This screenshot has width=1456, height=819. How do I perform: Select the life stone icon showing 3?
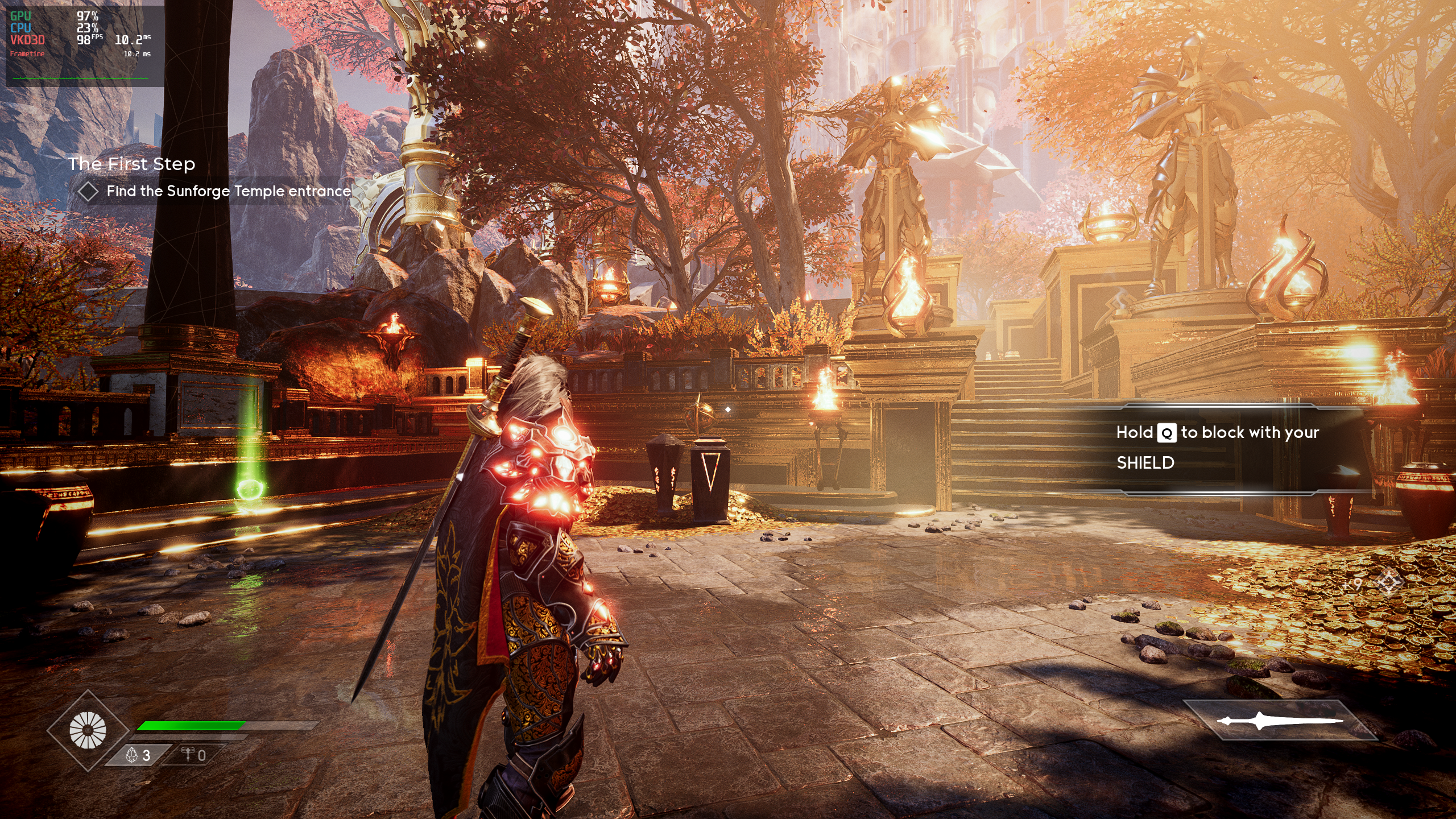[138, 755]
